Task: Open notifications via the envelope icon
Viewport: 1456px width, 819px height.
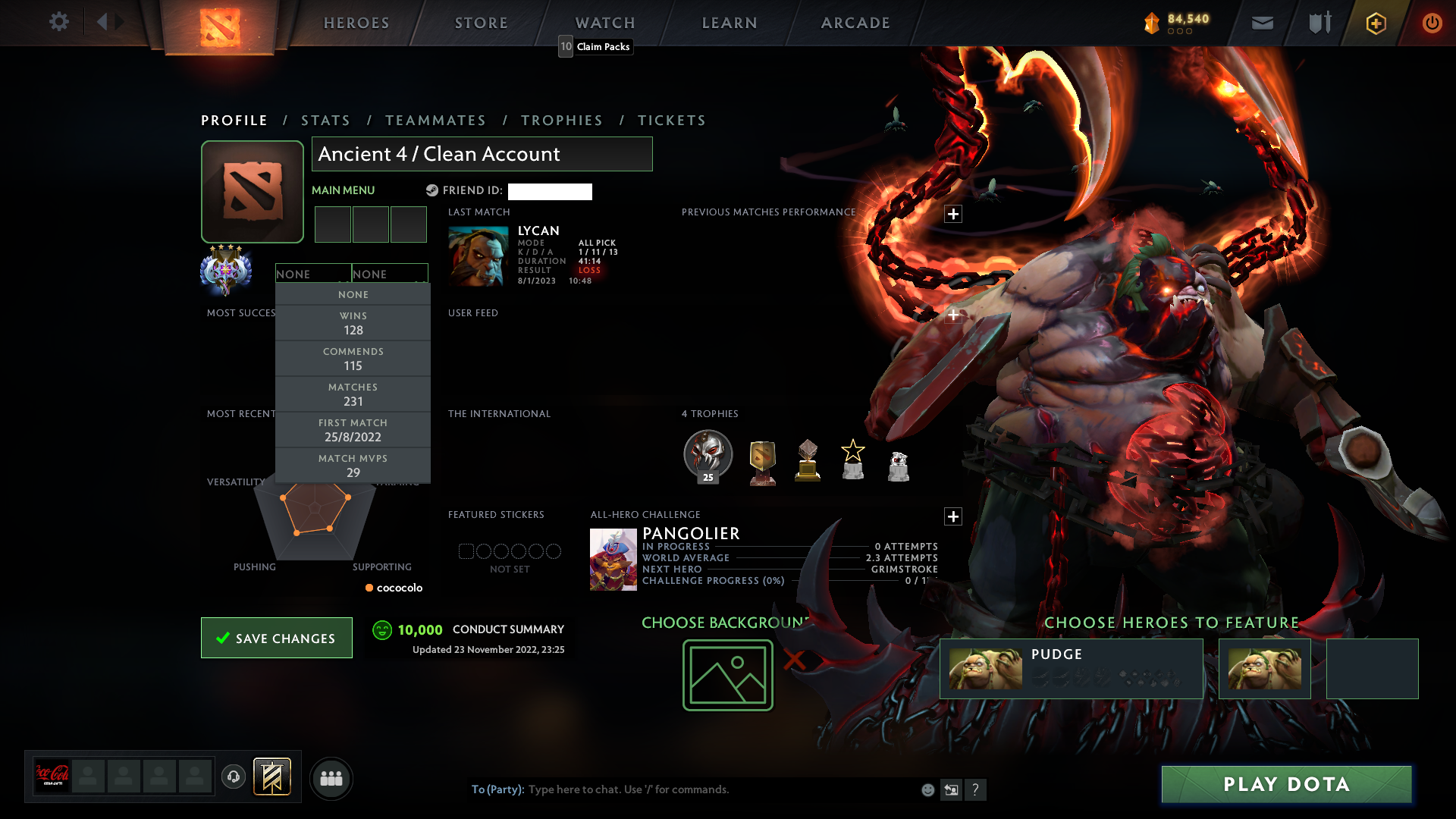Action: (1261, 23)
